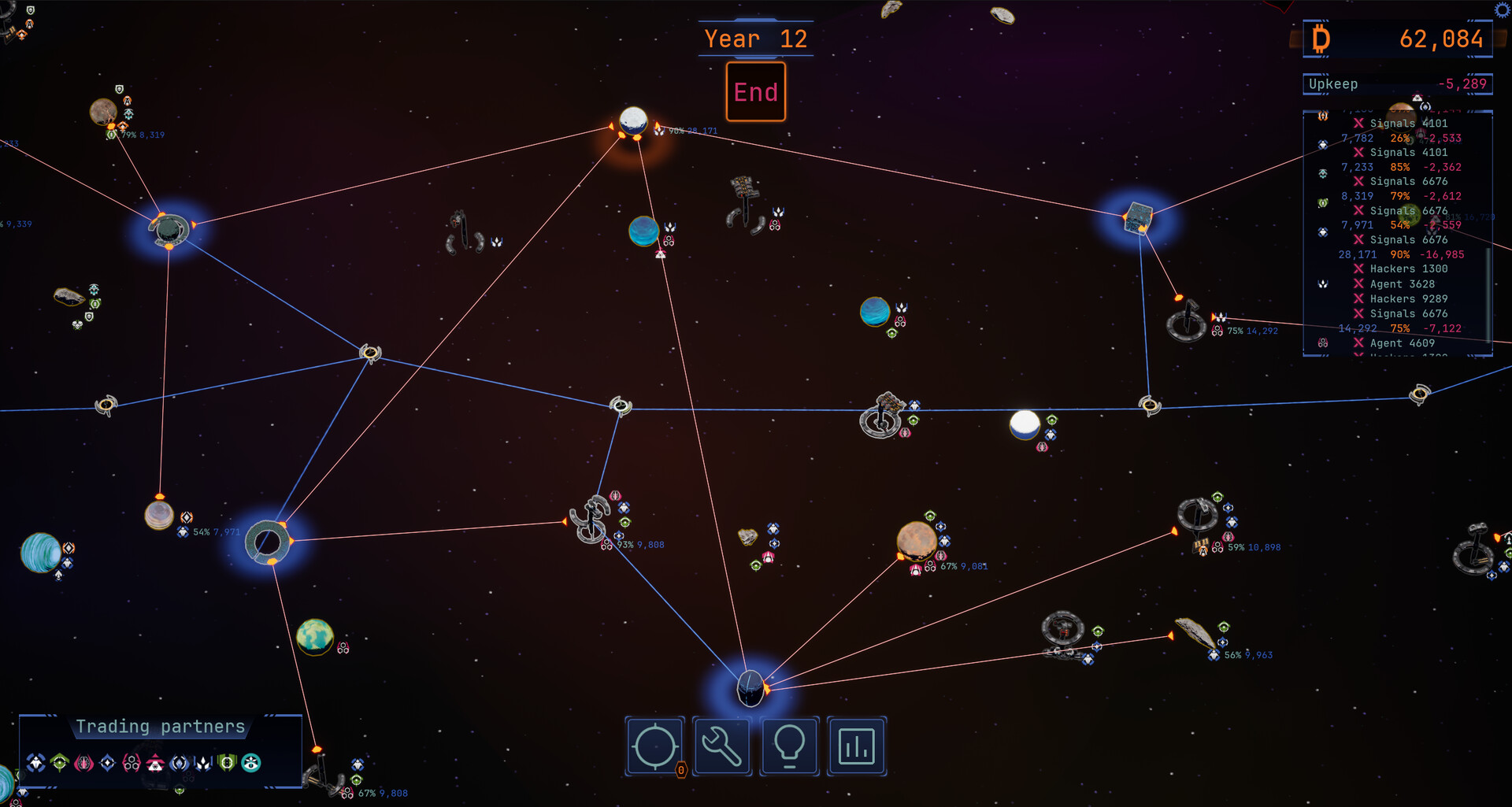This screenshot has height=807, width=1512.
Task: Click the blue beetle faction icon in Trading partners
Action: coord(36,761)
